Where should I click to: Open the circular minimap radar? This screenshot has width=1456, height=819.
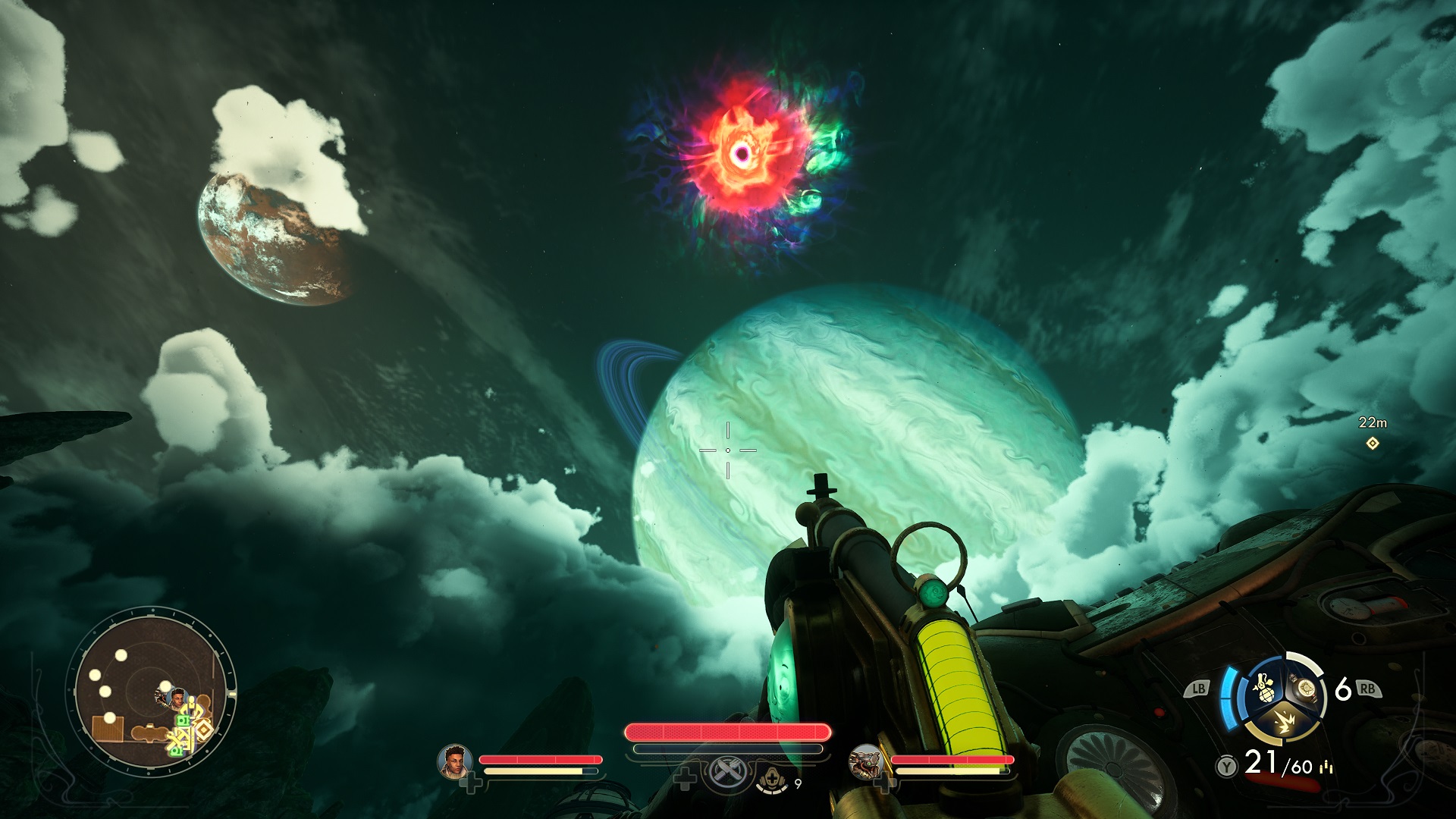coord(152,692)
